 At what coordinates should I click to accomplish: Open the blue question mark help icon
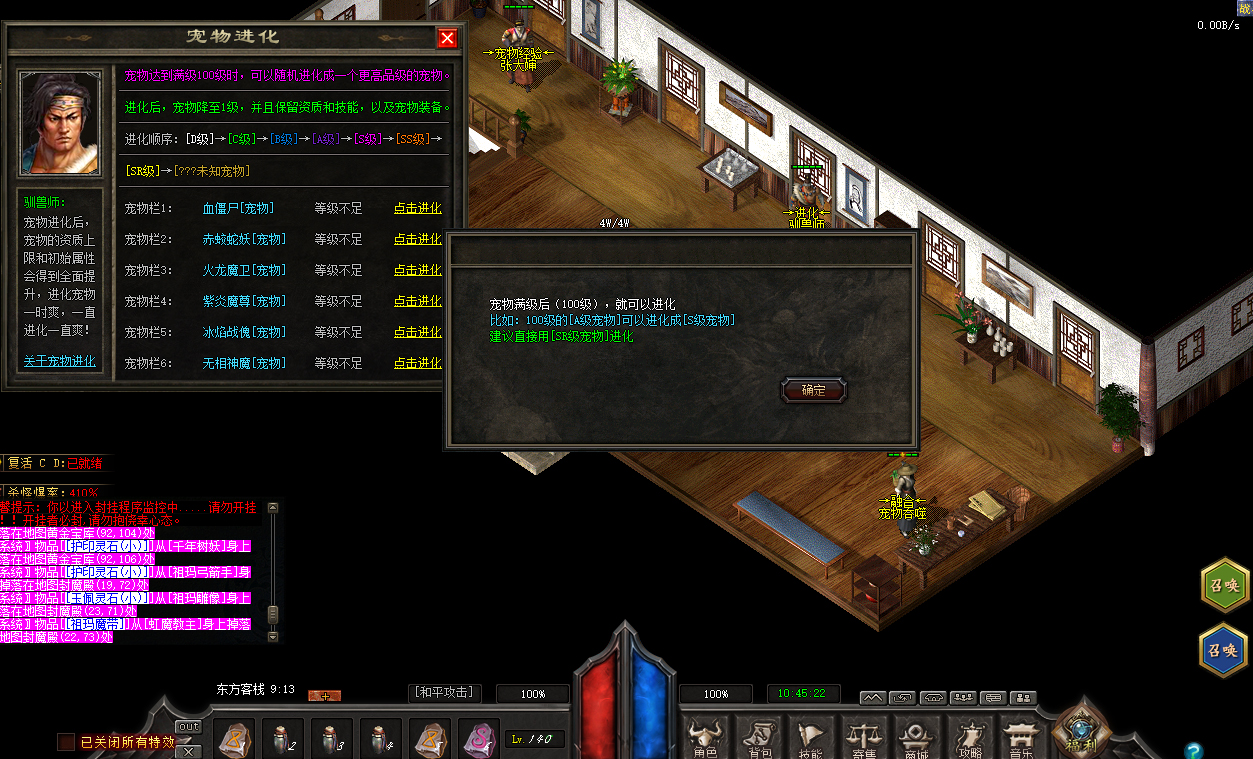tap(1192, 750)
